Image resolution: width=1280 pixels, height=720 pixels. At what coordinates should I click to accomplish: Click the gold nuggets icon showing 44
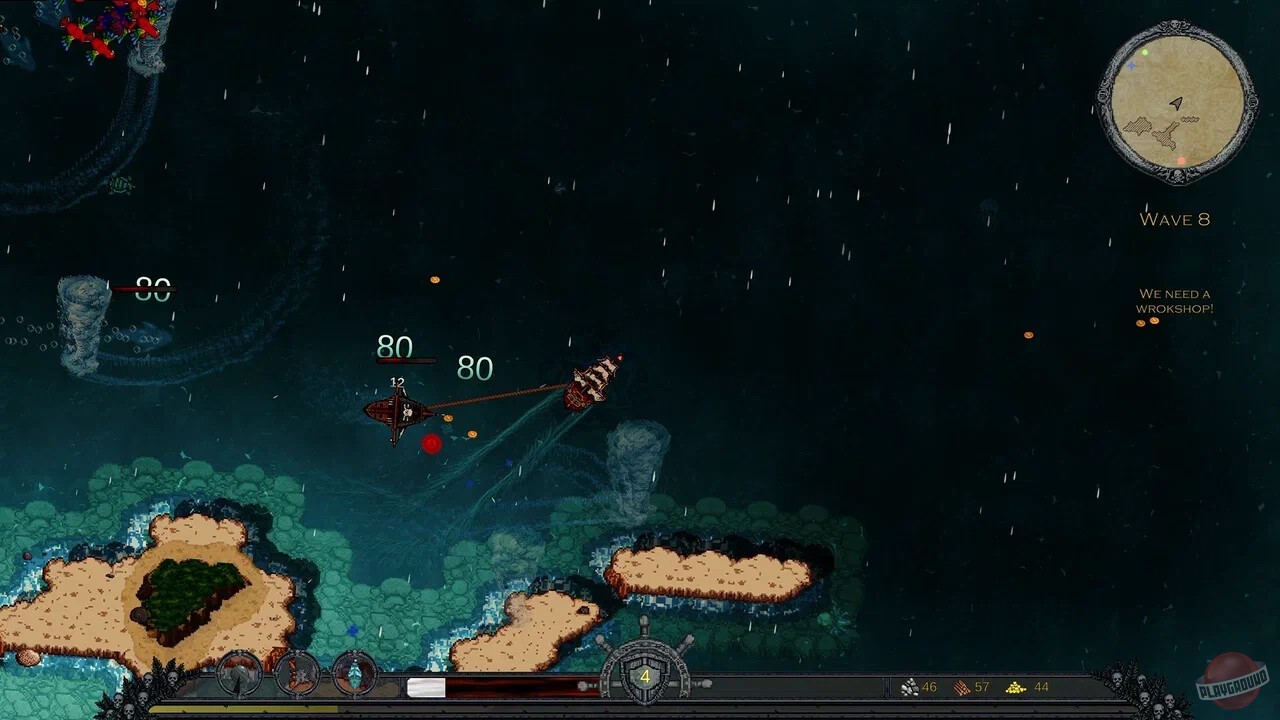click(x=1015, y=687)
